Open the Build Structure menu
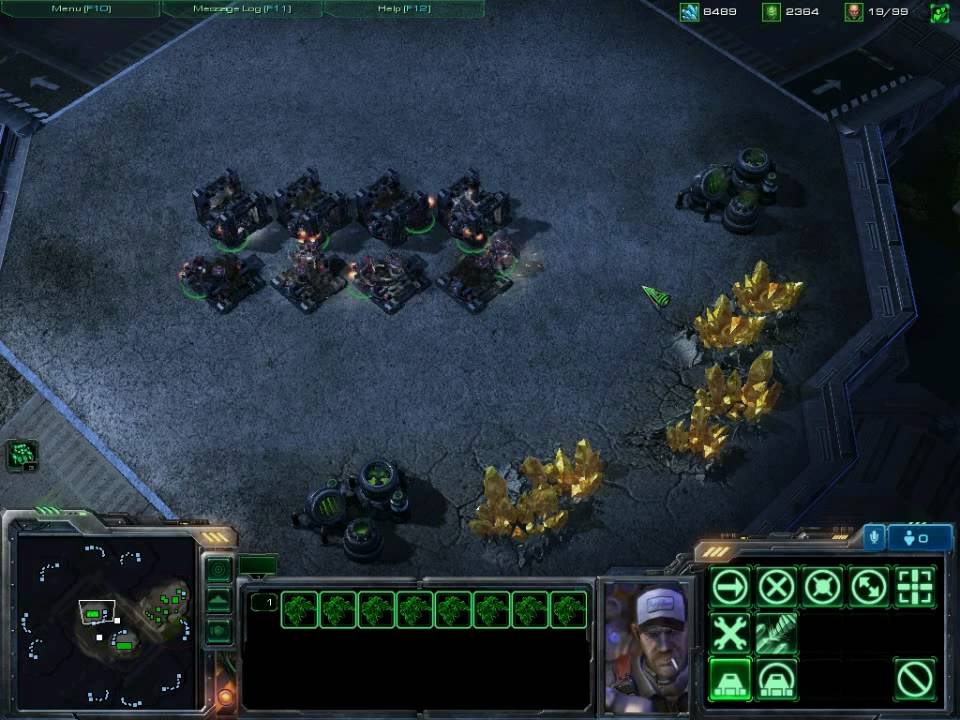Image resolution: width=960 pixels, height=720 pixels. coord(730,680)
